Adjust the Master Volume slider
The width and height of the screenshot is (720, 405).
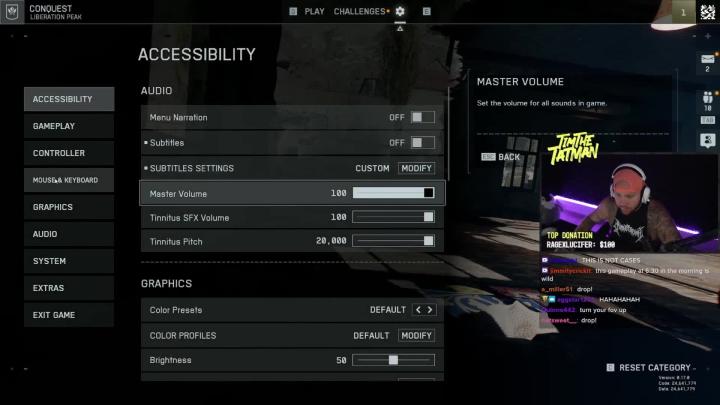pyautogui.click(x=393, y=193)
